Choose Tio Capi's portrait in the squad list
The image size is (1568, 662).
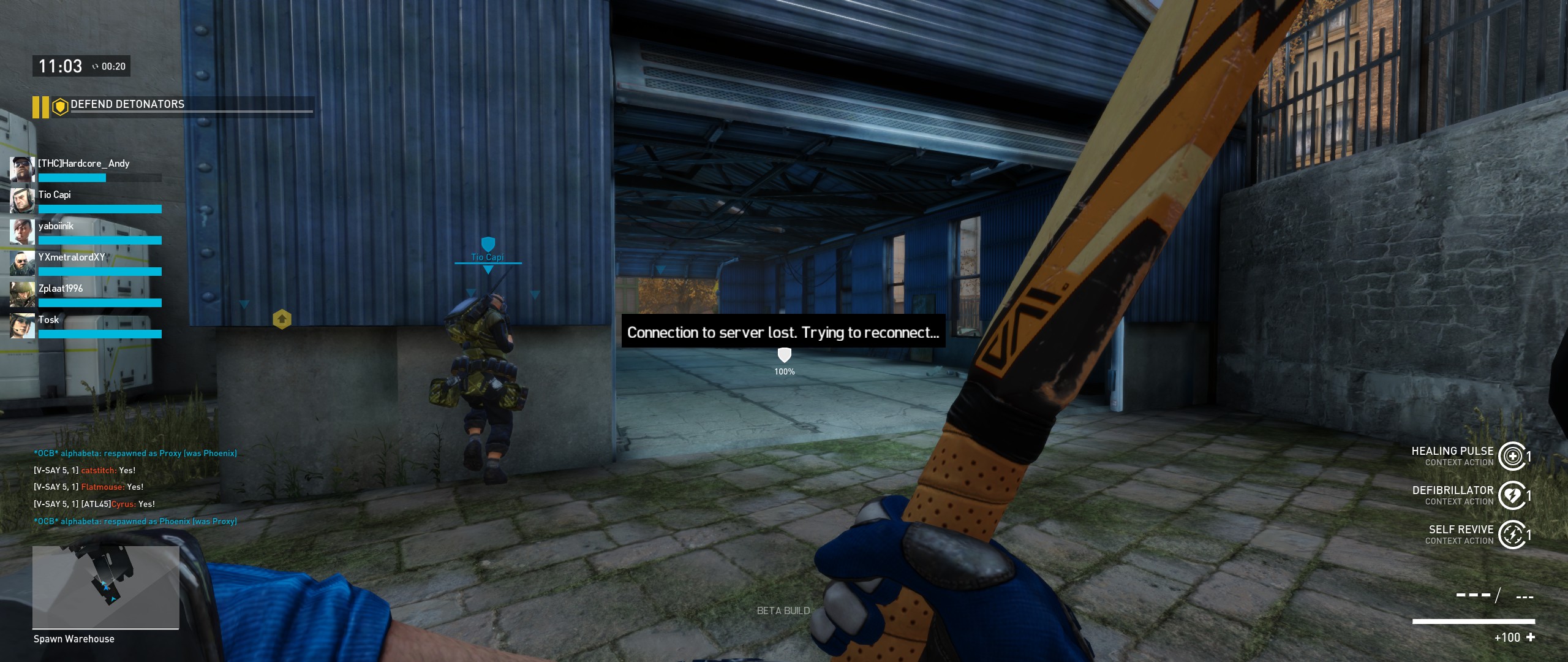22,200
